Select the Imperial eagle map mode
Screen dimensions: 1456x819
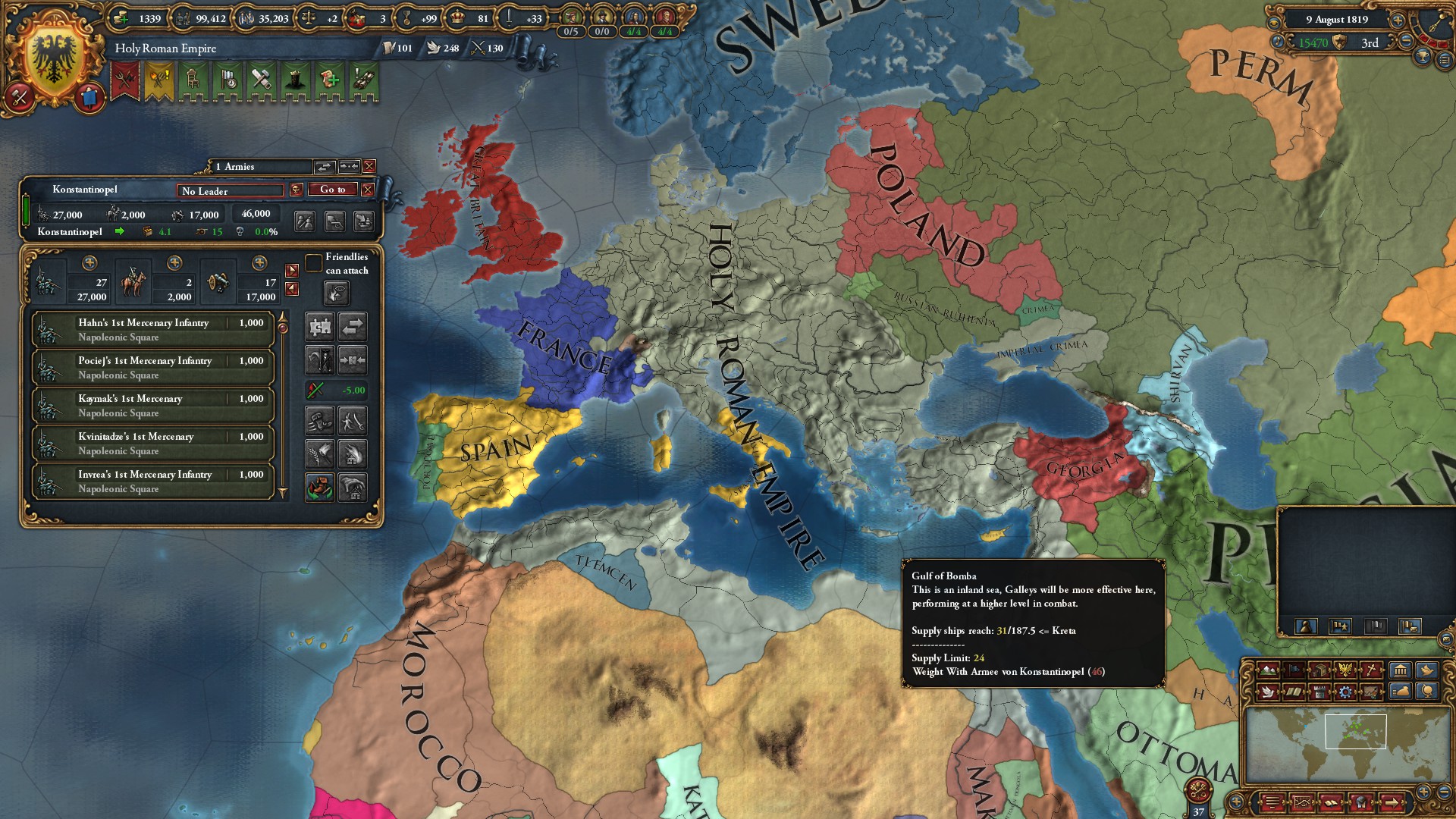pyautogui.click(x=1345, y=670)
